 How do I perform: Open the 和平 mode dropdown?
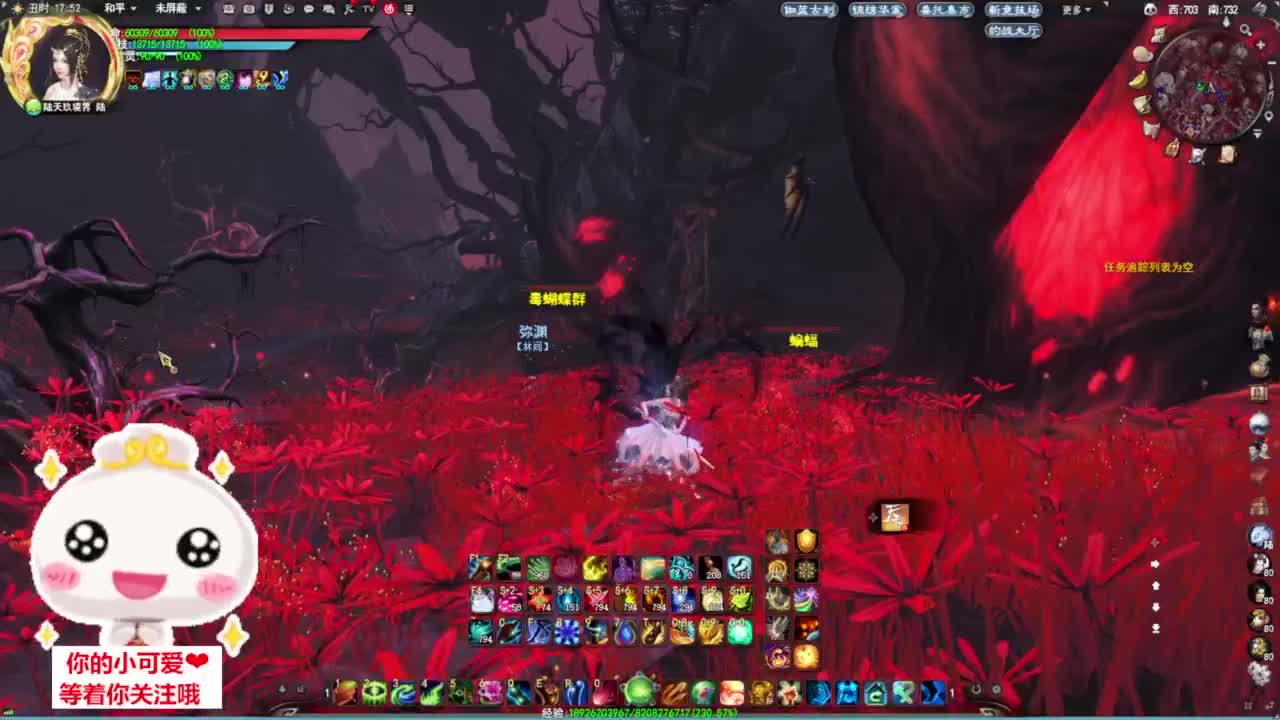click(113, 8)
